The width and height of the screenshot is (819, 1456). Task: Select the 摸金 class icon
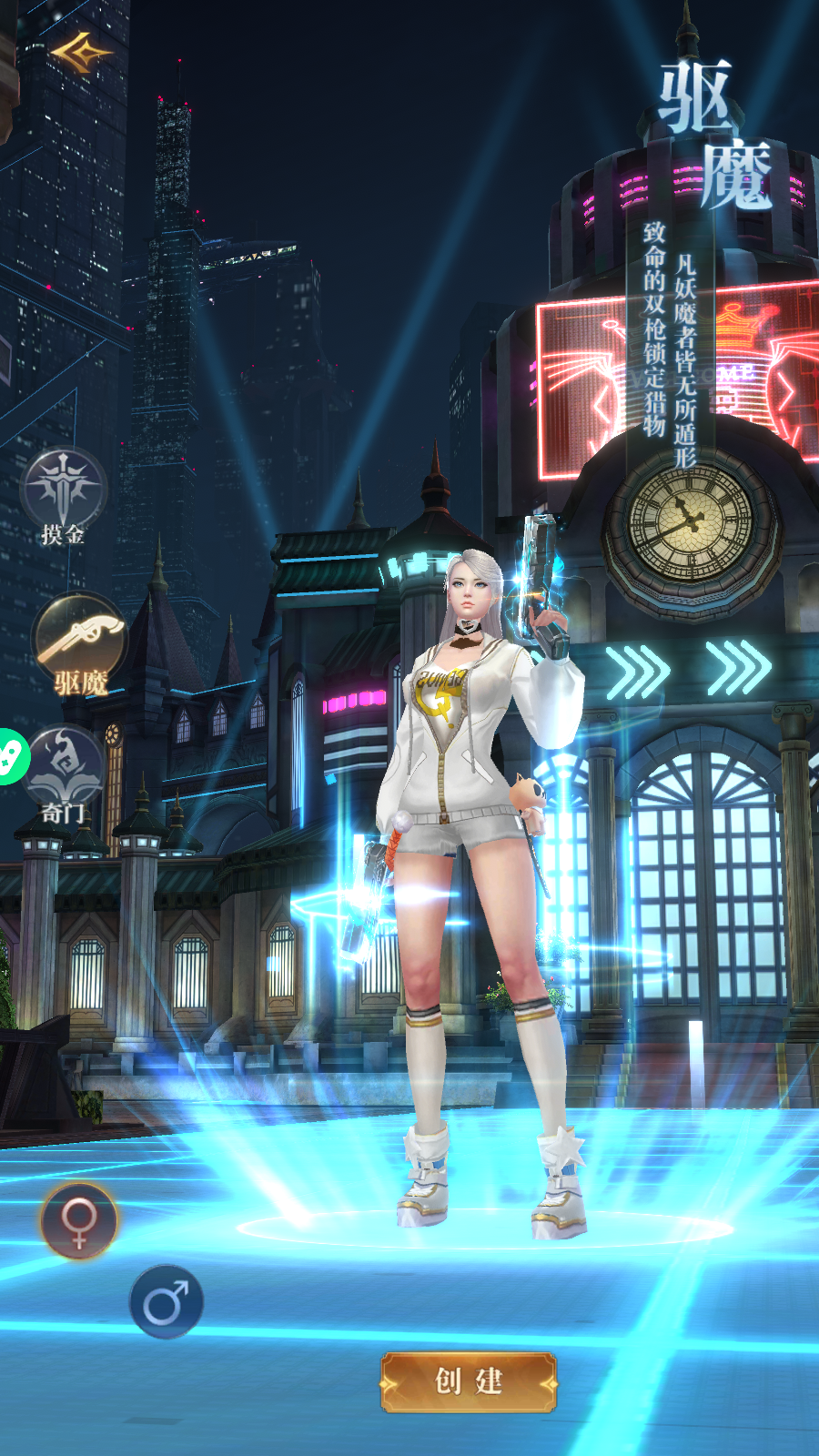63,490
